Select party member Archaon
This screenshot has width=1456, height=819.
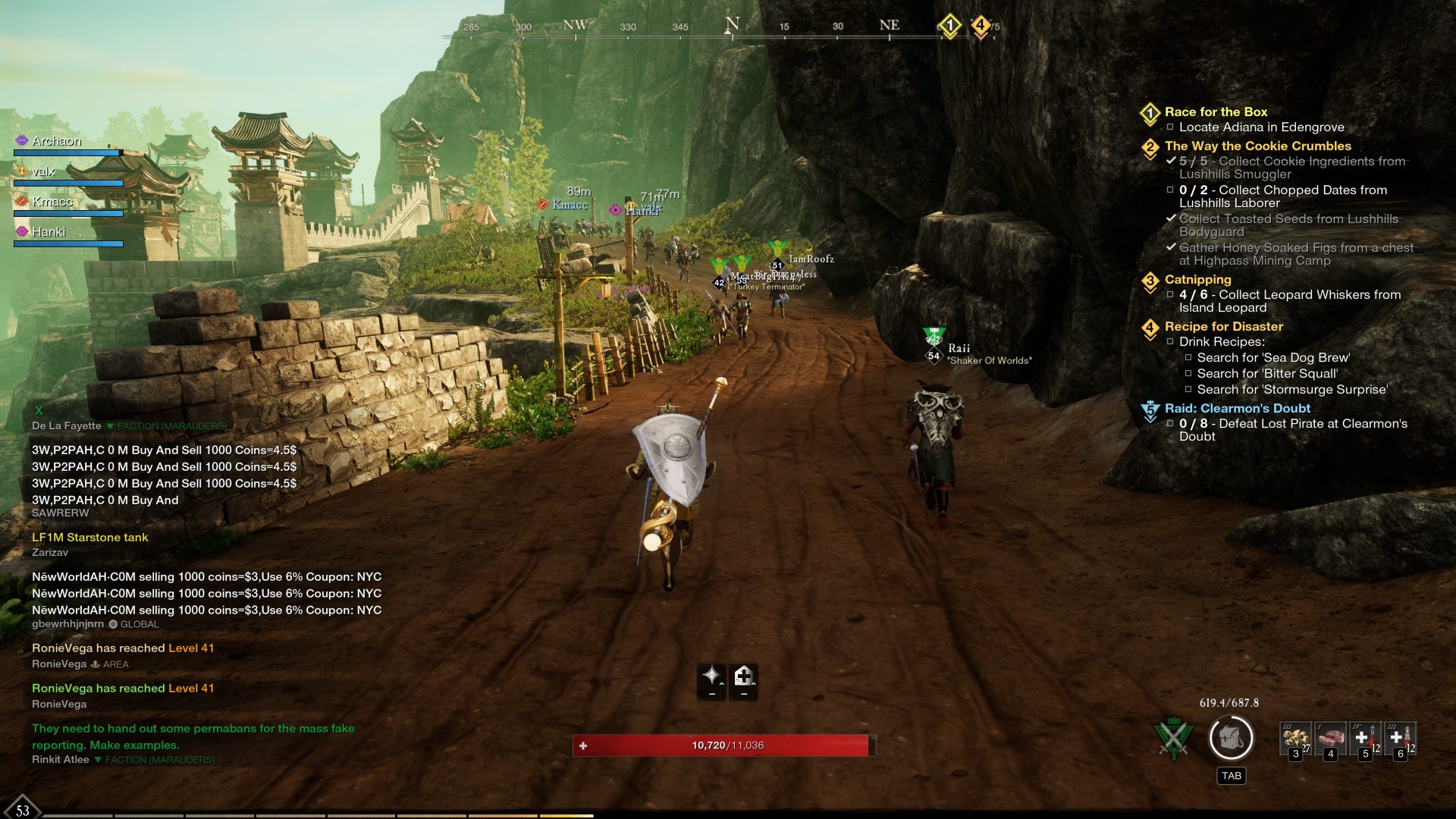[56, 141]
